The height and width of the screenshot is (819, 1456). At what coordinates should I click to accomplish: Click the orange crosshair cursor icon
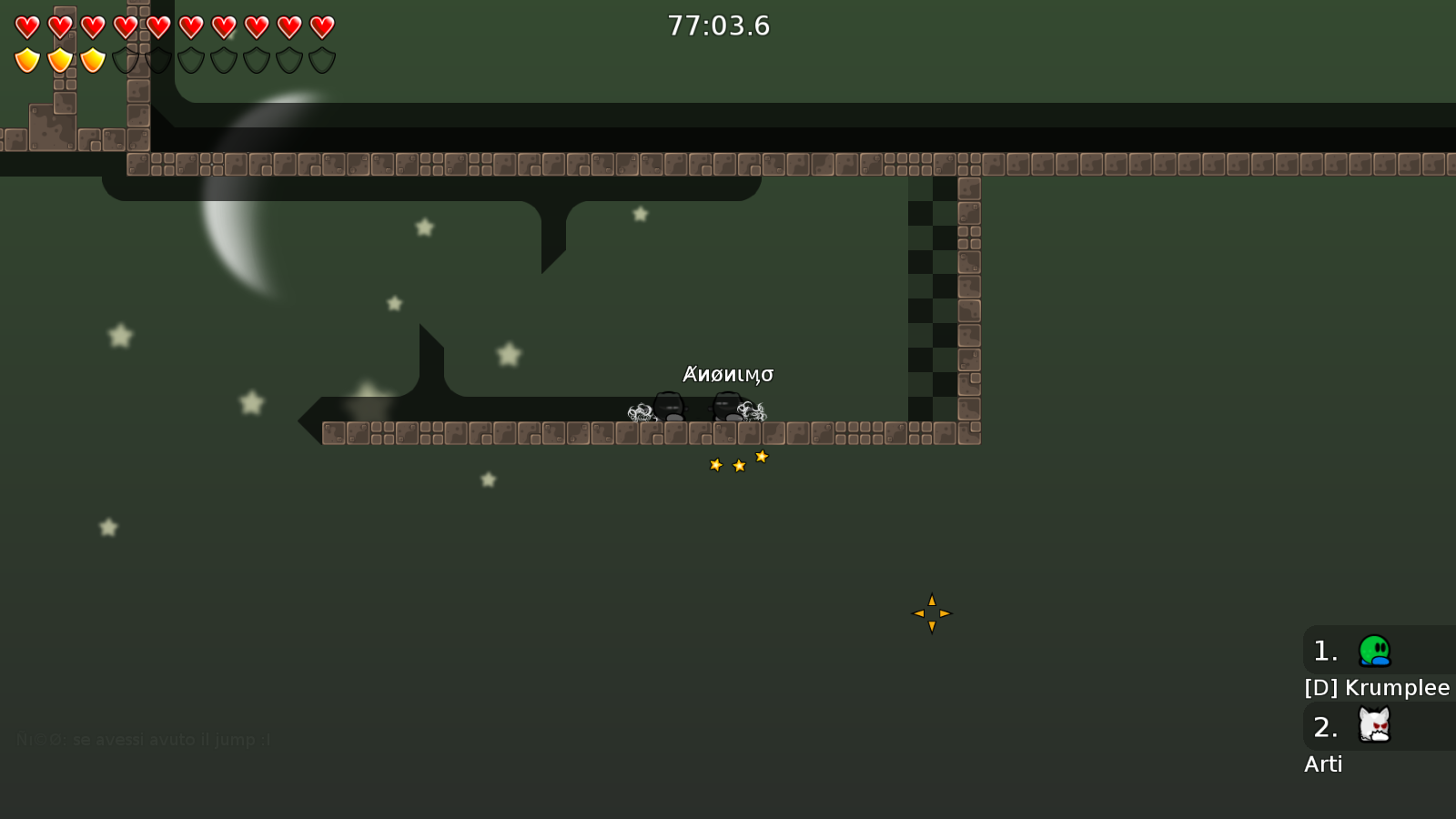pyautogui.click(x=931, y=614)
